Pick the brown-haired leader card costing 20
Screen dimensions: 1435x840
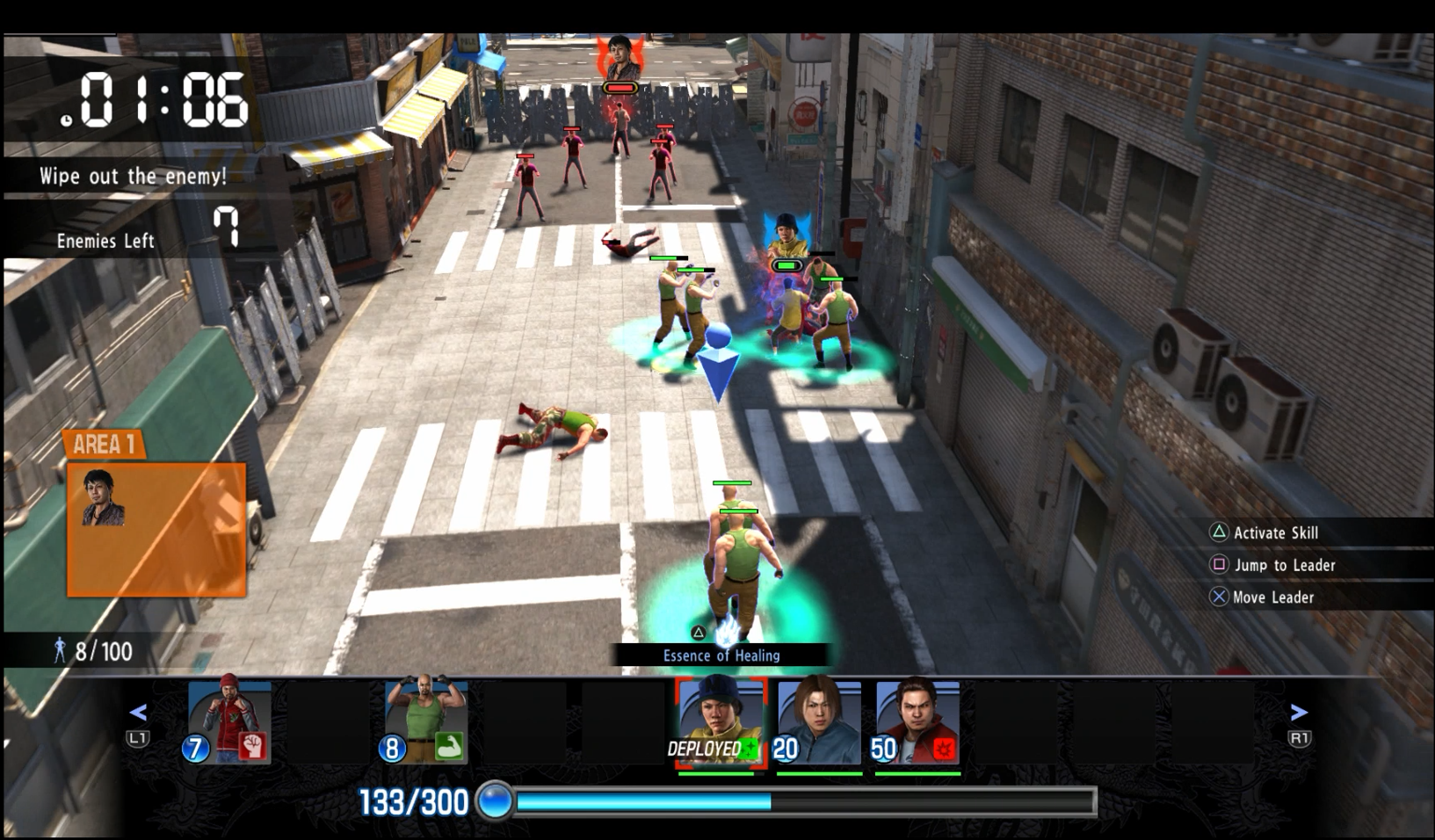[x=819, y=721]
